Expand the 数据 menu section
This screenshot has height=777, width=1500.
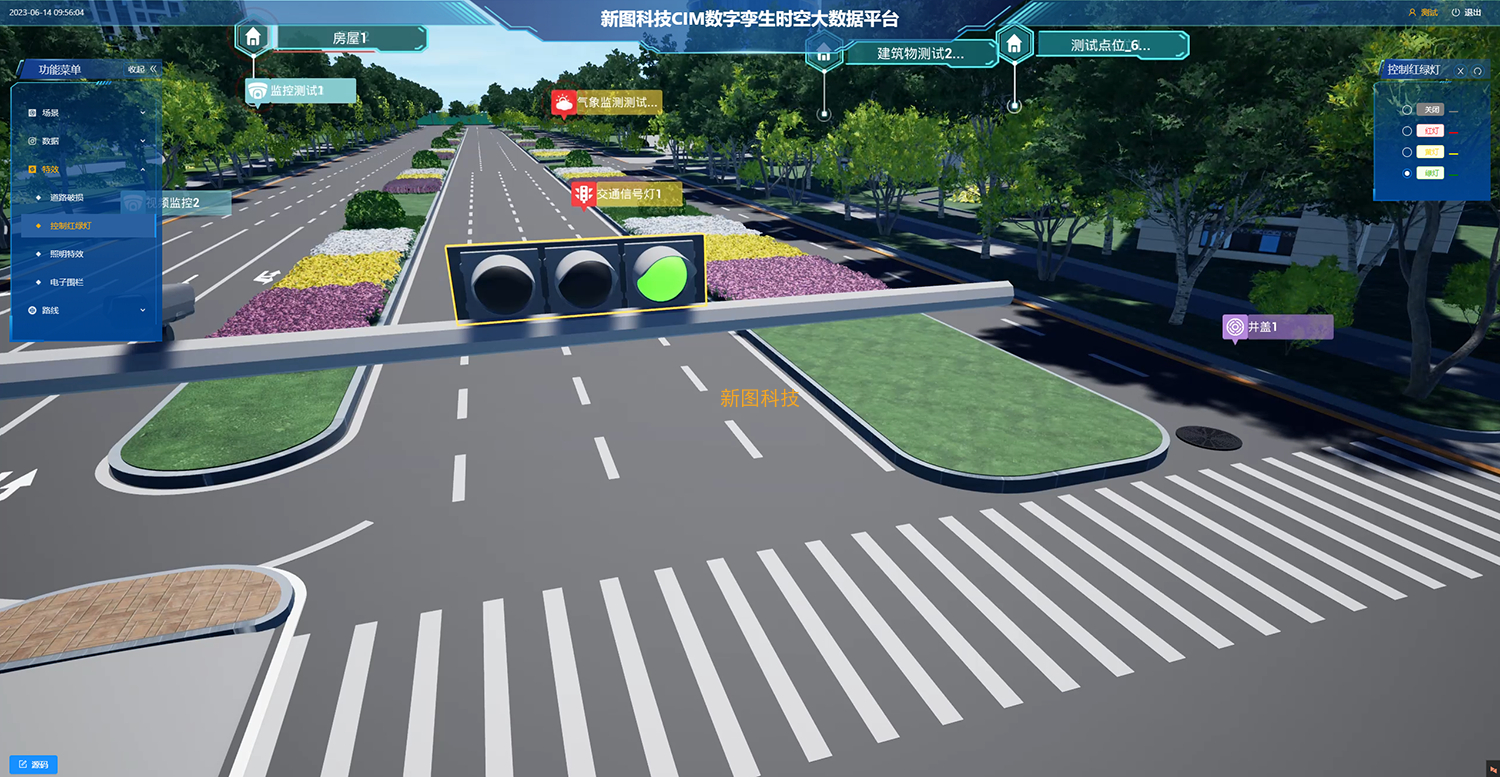click(x=86, y=141)
